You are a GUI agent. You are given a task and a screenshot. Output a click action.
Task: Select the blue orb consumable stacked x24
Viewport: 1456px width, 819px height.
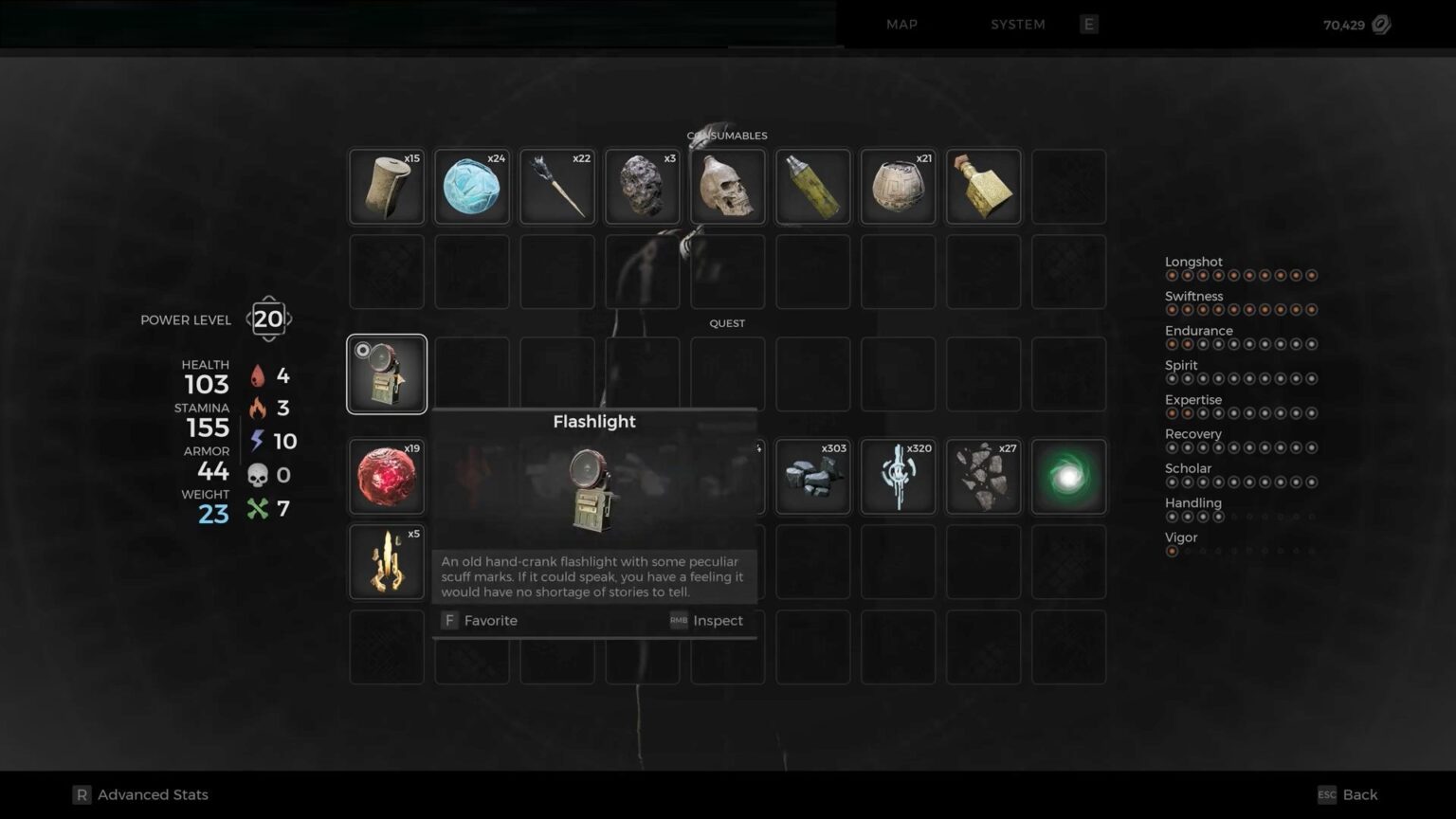471,186
